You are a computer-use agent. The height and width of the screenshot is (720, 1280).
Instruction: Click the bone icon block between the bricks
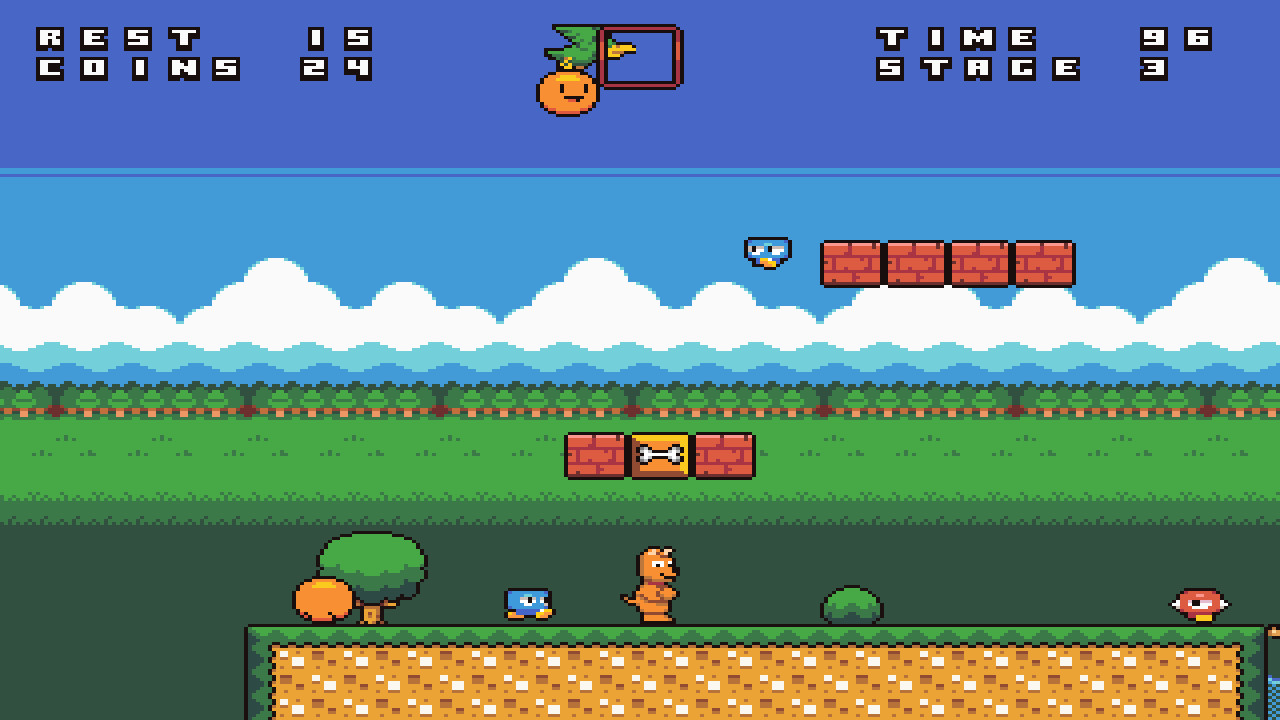tap(658, 458)
